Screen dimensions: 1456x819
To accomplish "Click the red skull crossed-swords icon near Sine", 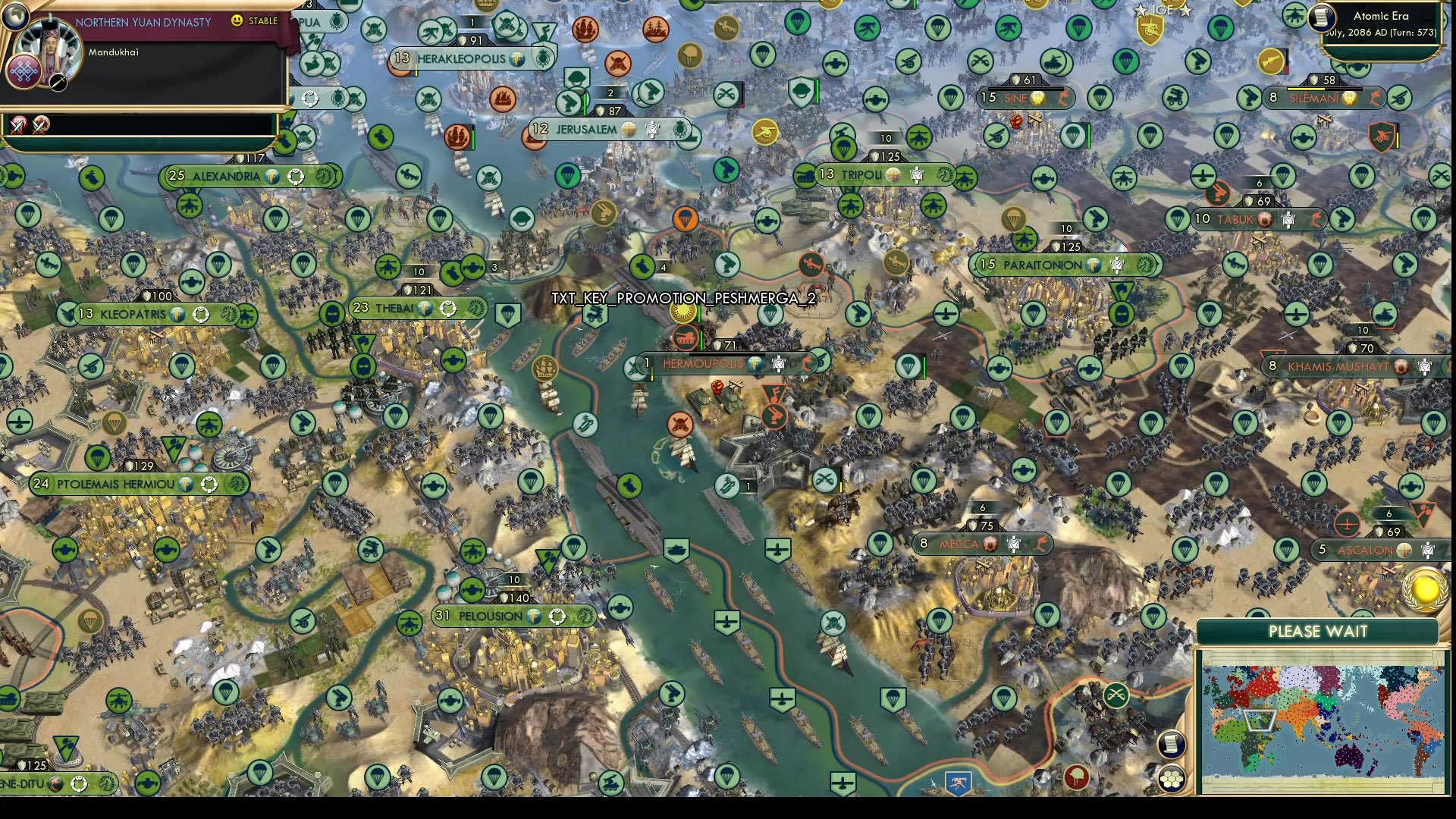I will coord(1016,121).
